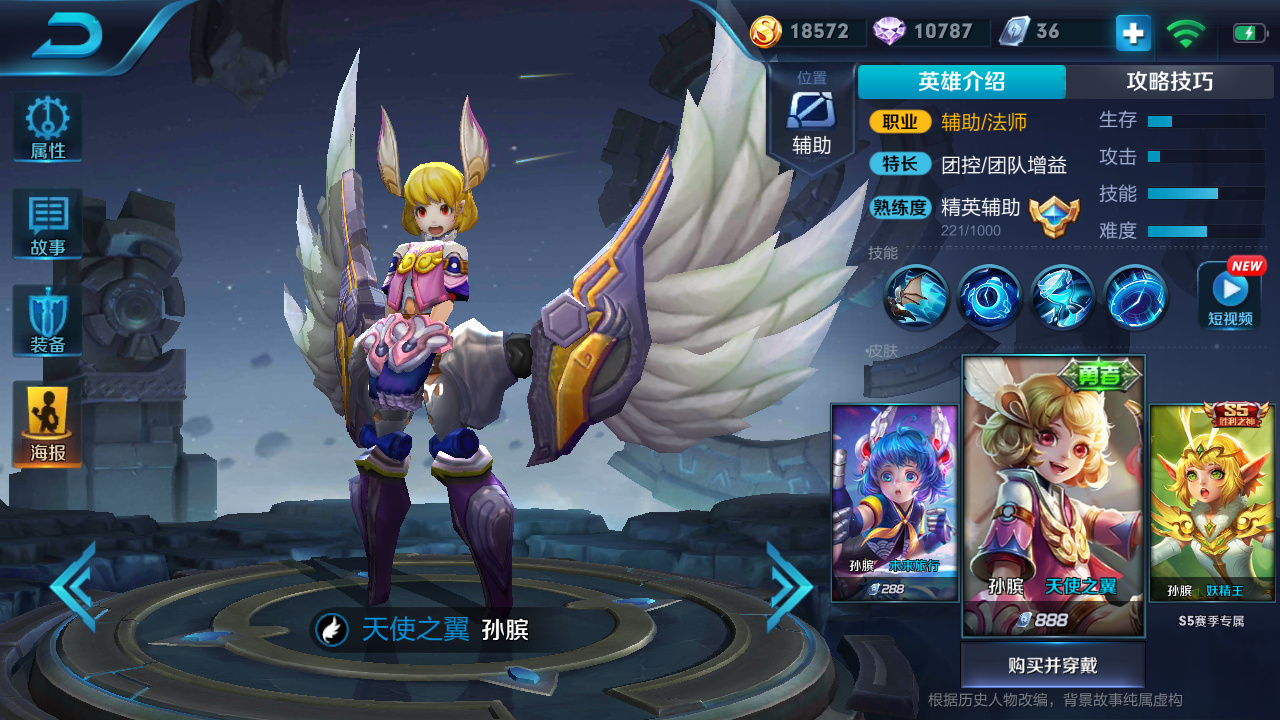Play the 短视频 short video
Image resolution: width=1280 pixels, height=720 pixels.
[1228, 297]
